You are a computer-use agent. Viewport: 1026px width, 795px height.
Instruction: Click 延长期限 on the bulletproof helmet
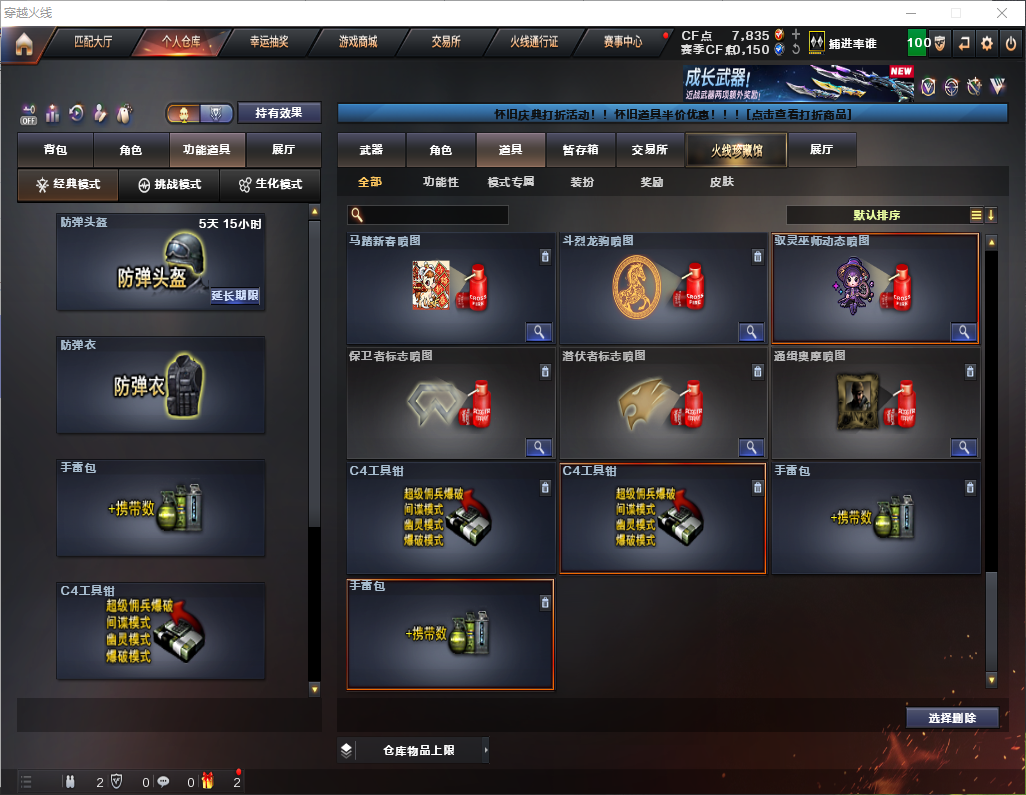(x=235, y=296)
